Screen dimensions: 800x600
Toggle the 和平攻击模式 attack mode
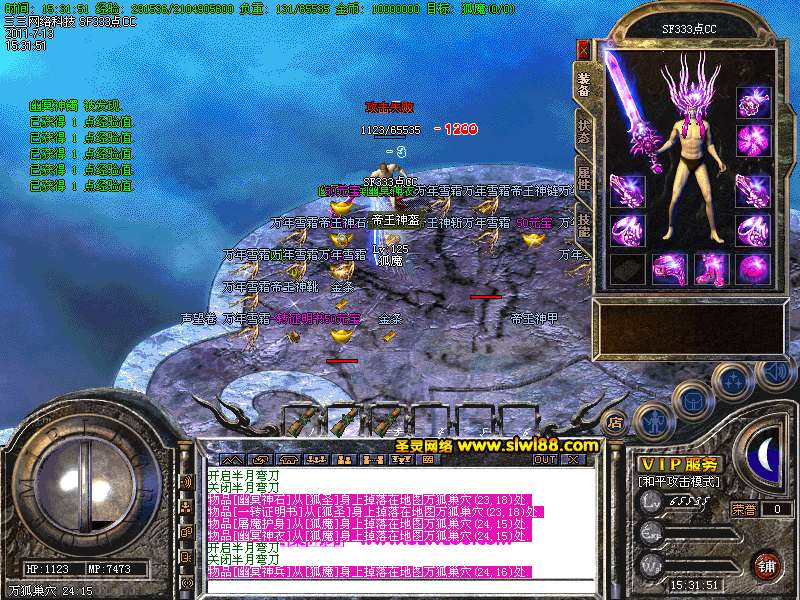coord(680,481)
